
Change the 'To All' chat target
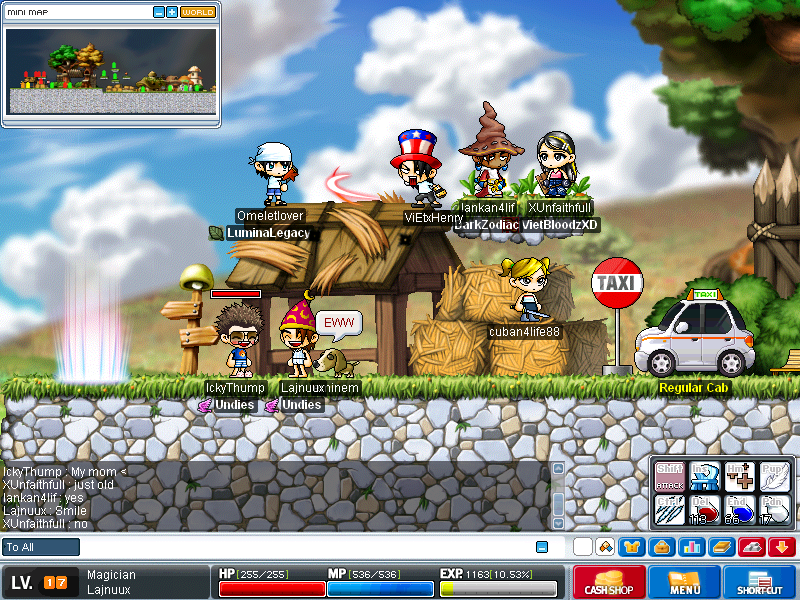pos(41,547)
